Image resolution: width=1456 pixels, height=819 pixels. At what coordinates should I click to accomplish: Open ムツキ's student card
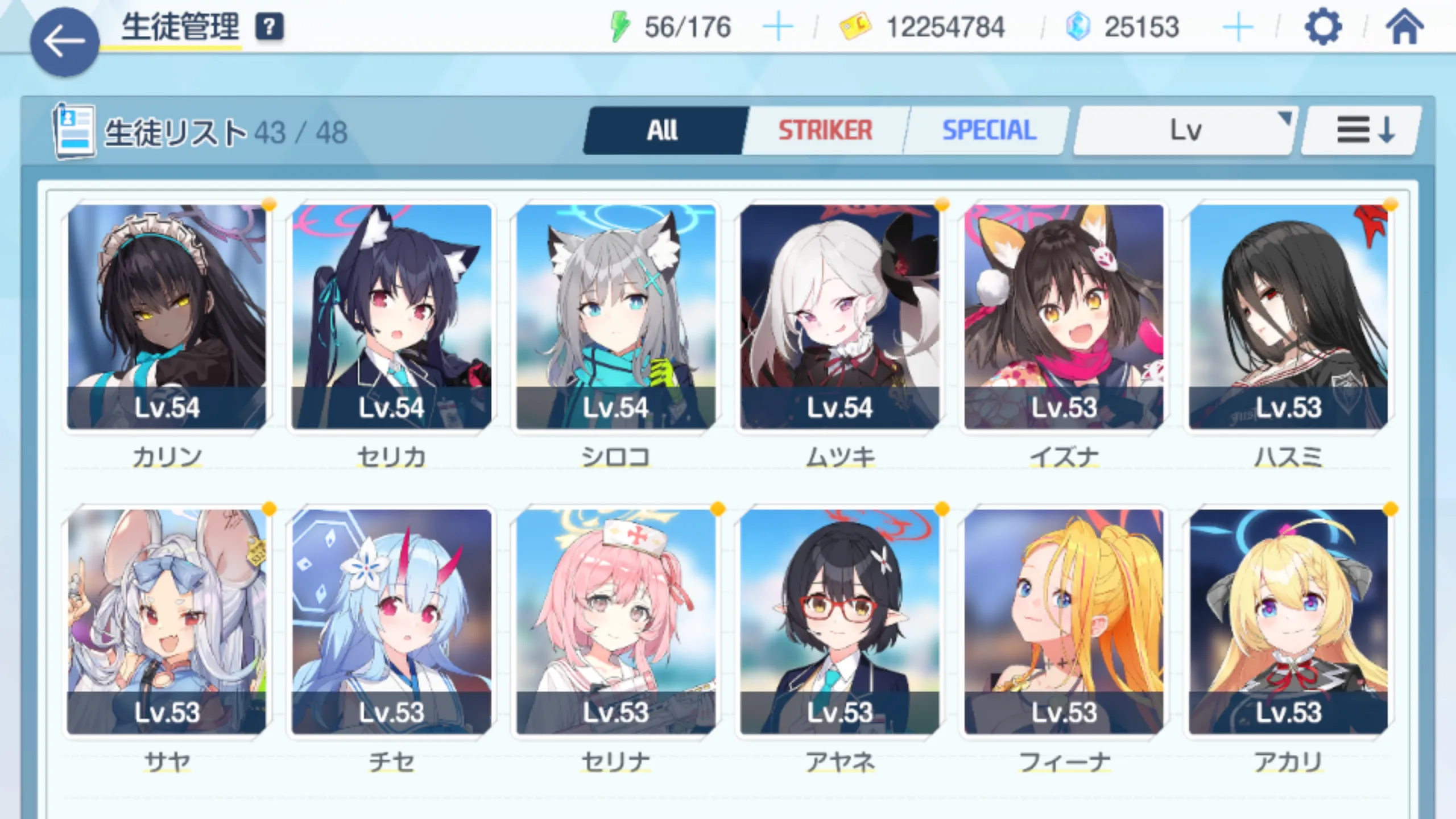(839, 316)
